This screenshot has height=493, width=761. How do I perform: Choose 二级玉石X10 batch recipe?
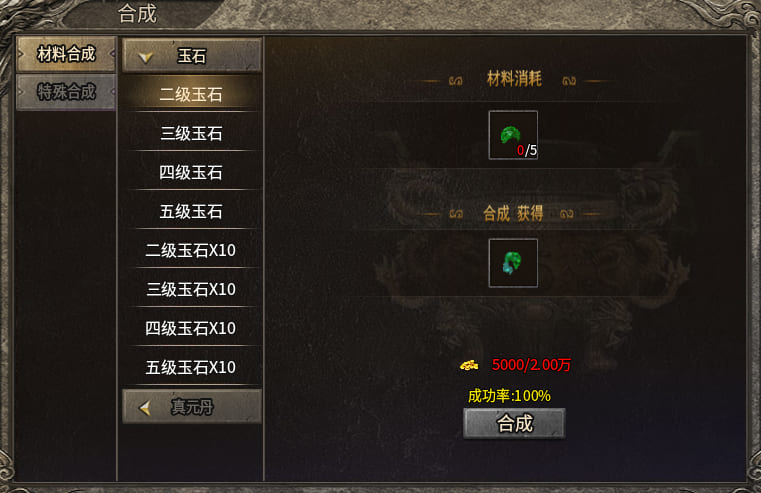pyautogui.click(x=191, y=250)
